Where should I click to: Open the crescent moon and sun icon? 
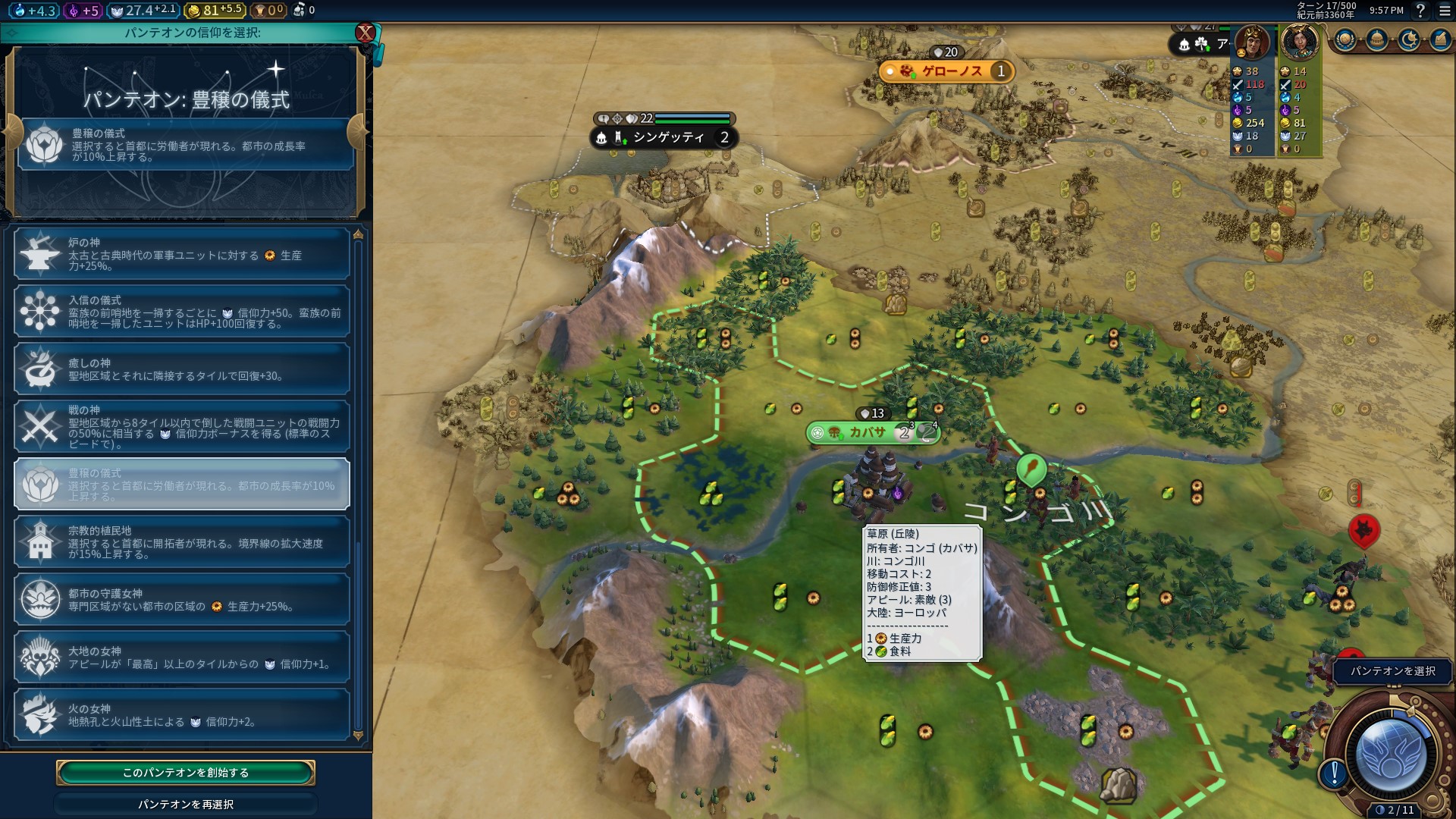pyautogui.click(x=1409, y=39)
